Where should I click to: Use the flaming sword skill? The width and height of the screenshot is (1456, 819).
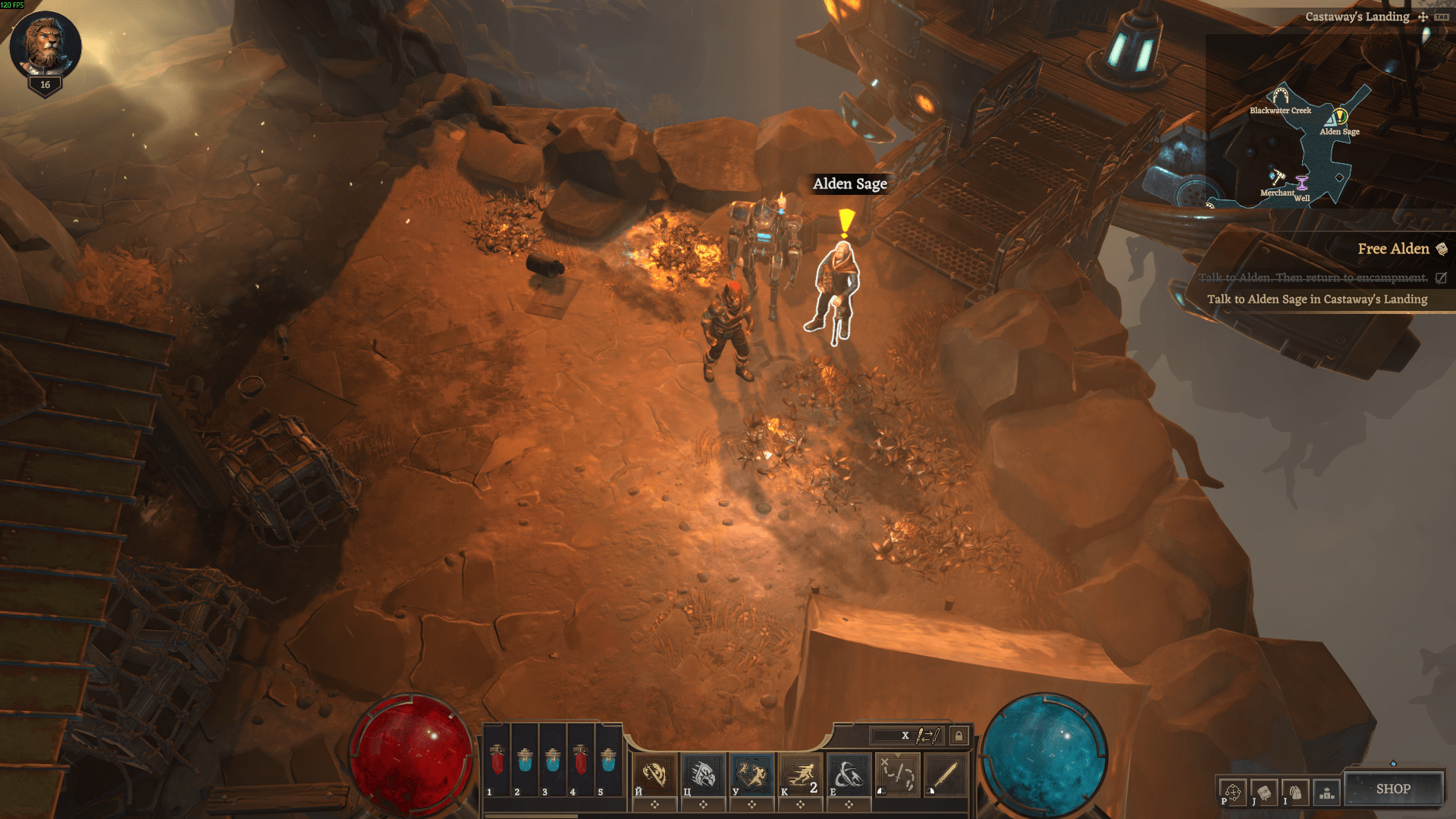tap(654, 775)
